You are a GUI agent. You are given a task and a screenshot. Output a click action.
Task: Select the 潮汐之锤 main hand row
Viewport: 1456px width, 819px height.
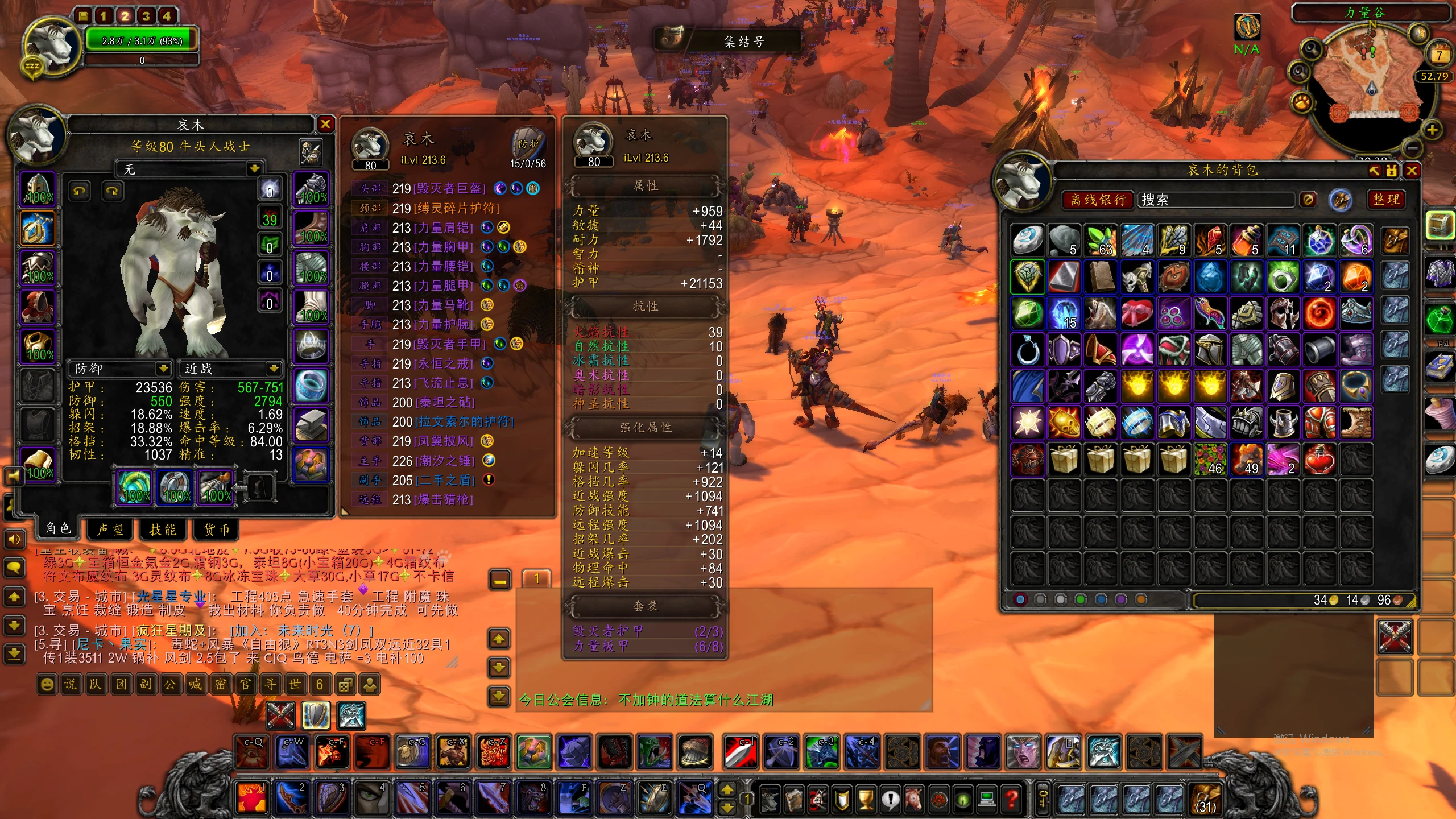[x=445, y=461]
